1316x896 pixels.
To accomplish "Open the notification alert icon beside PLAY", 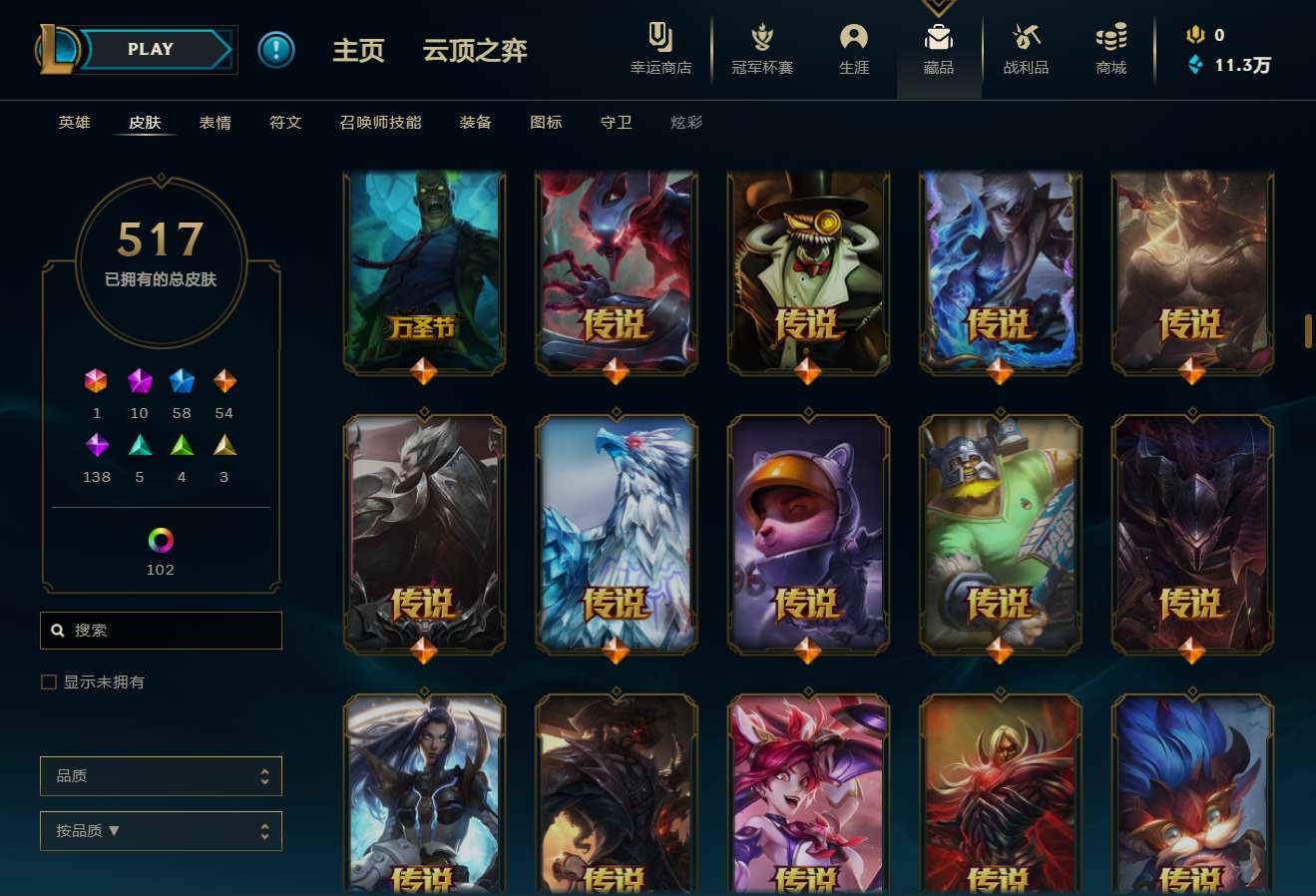I will [276, 49].
